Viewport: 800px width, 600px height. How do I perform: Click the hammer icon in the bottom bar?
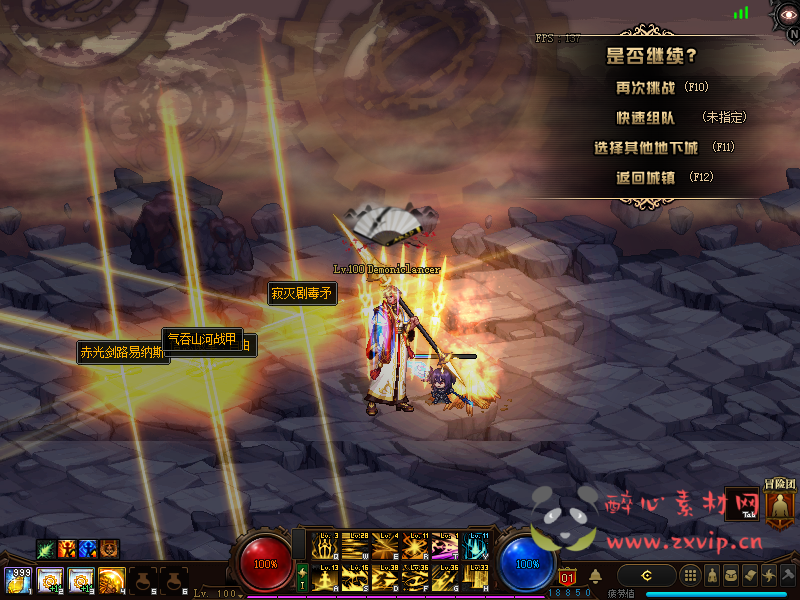tap(789, 576)
